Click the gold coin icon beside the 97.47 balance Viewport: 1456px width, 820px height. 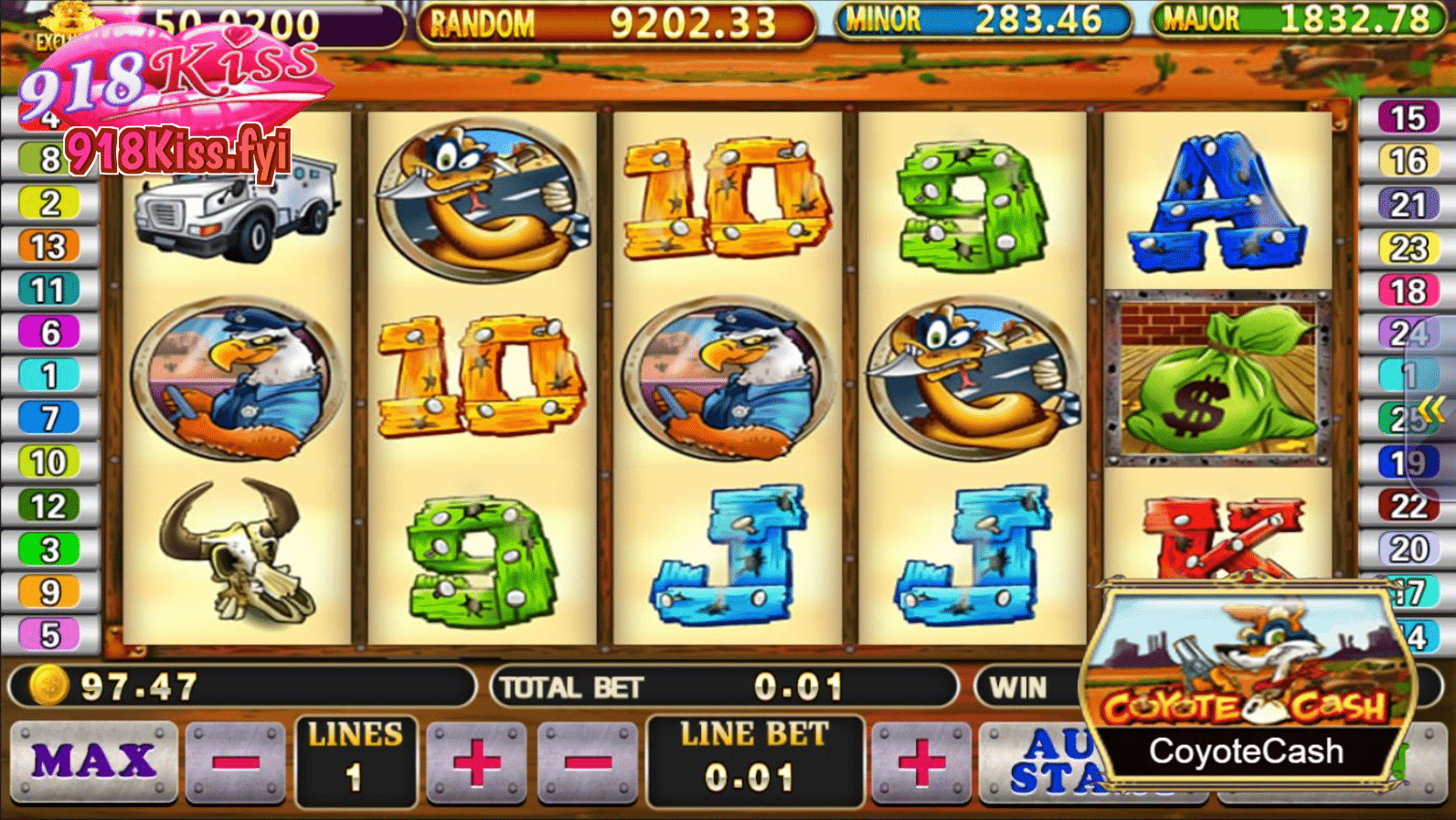tap(50, 684)
